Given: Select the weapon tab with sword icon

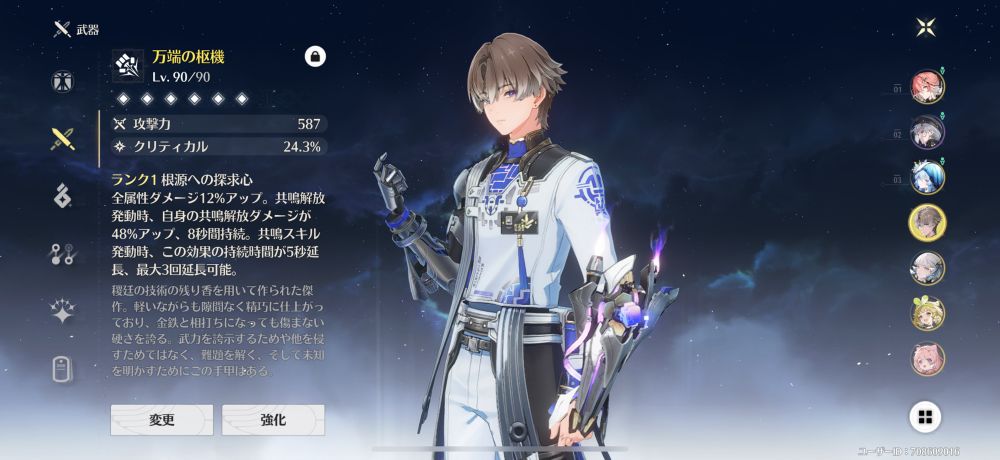Looking at the screenshot, I should (x=63, y=139).
